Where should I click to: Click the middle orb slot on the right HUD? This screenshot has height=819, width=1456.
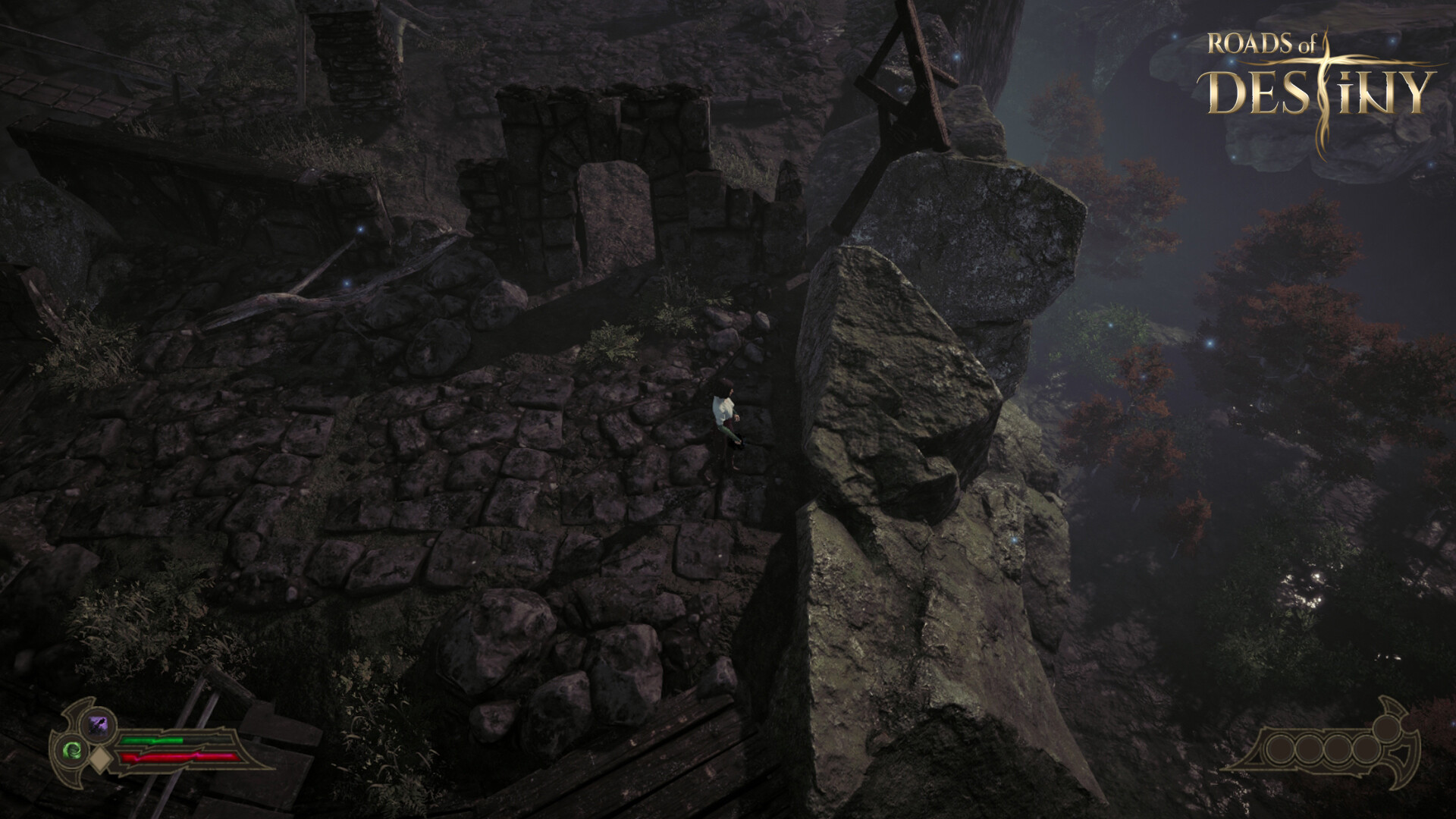pyautogui.click(x=1336, y=747)
